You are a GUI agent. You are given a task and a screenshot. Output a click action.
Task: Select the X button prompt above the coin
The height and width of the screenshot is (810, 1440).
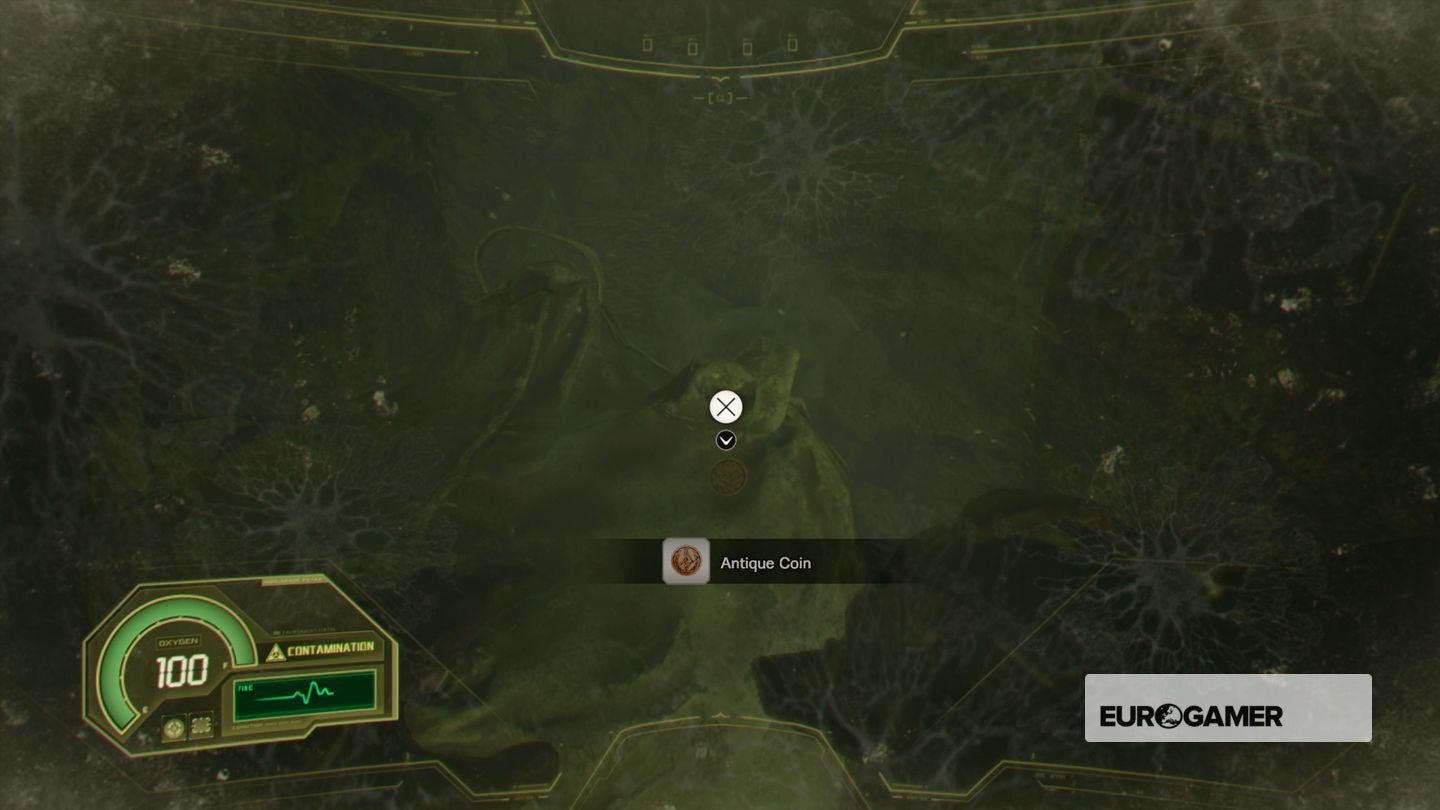[725, 406]
